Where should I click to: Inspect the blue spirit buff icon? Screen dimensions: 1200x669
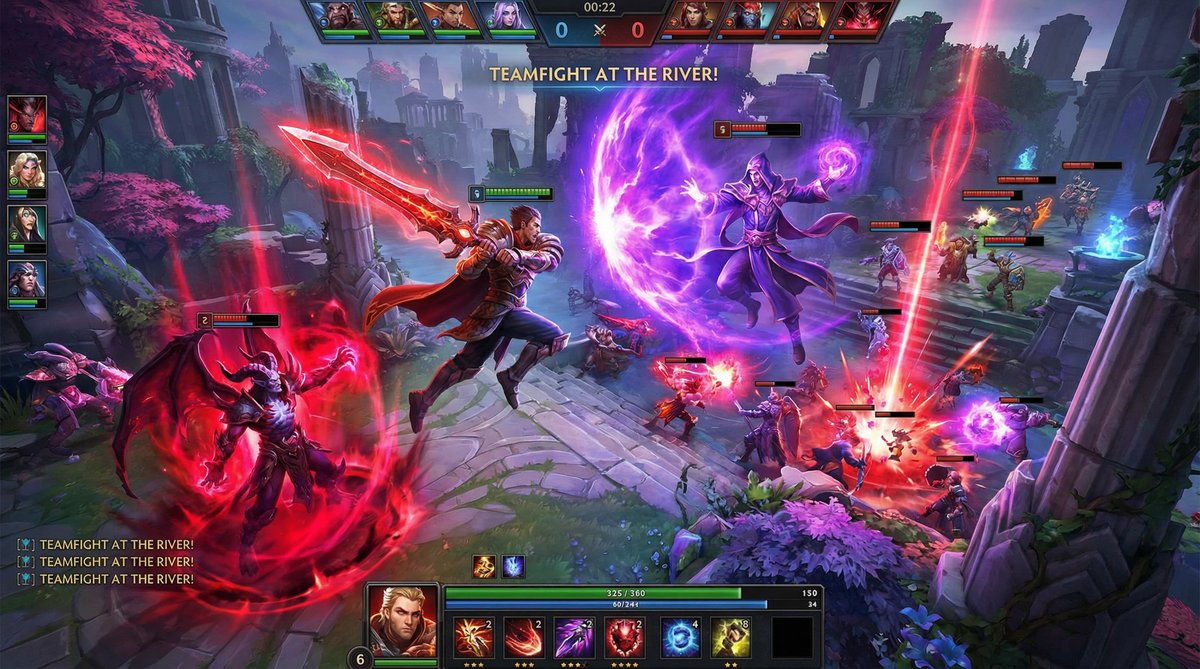coord(513,566)
